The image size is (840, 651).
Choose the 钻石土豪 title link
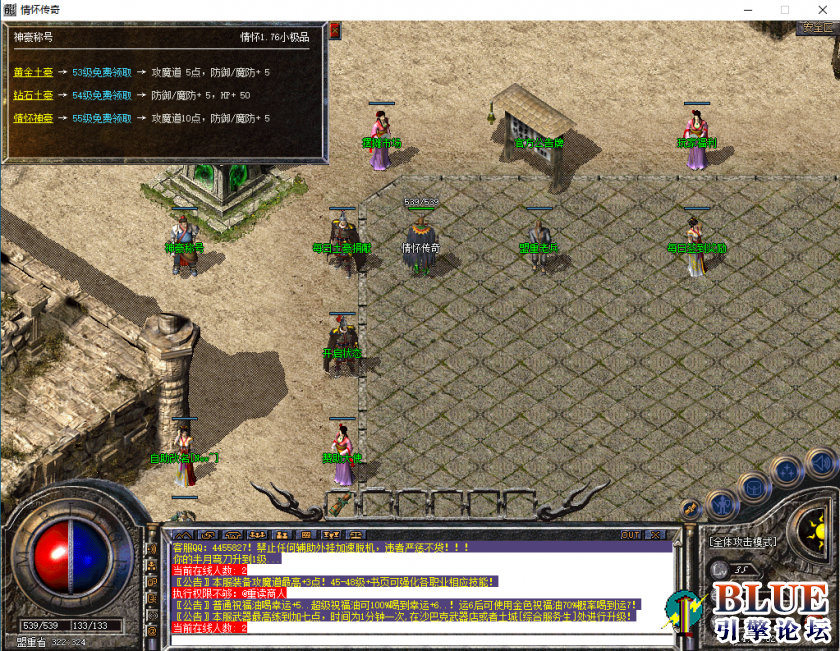[31, 96]
